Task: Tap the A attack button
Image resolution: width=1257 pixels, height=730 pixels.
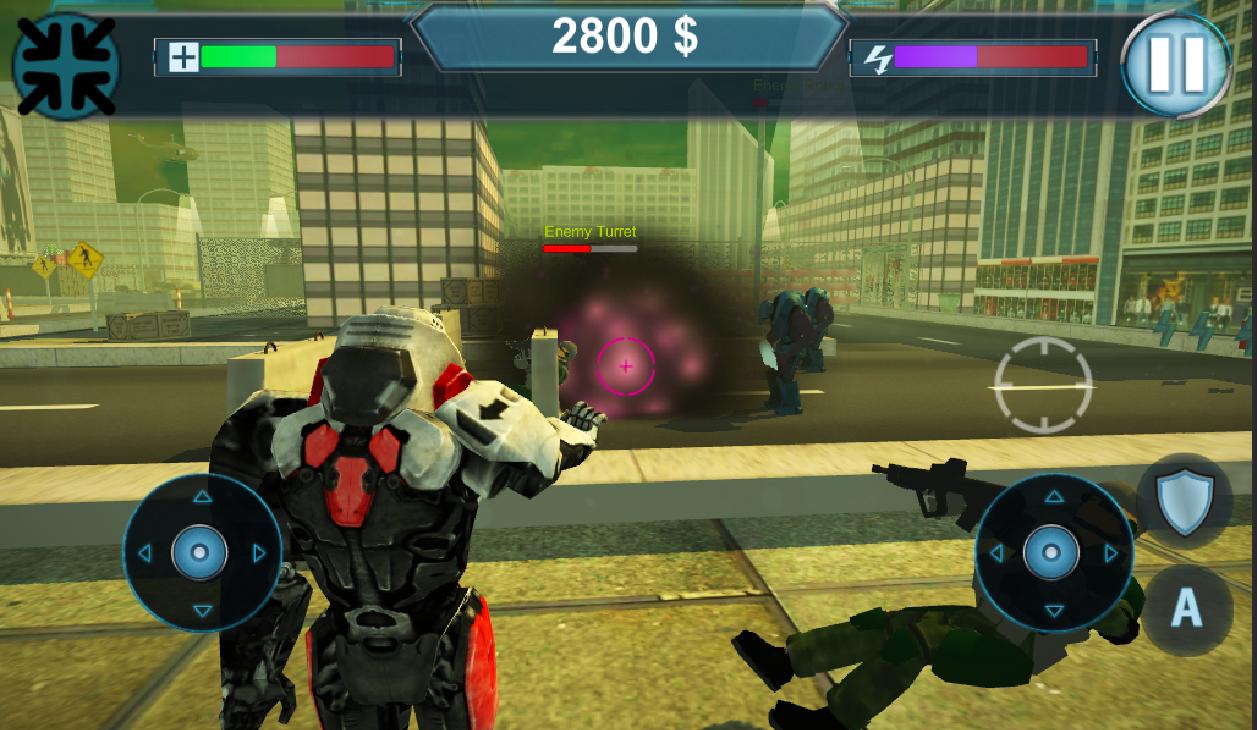Action: point(1186,605)
